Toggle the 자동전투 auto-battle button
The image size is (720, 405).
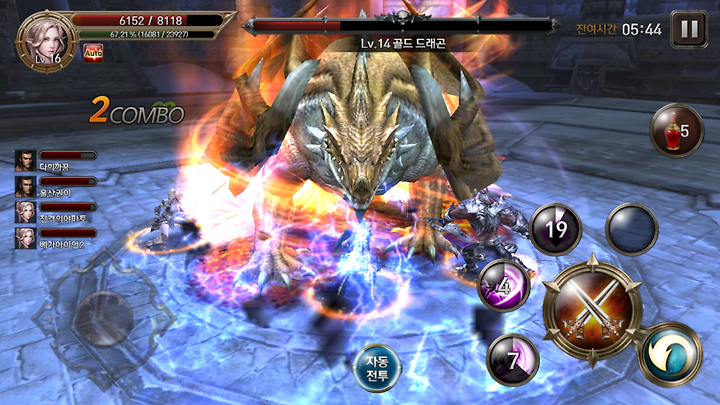[x=378, y=369]
